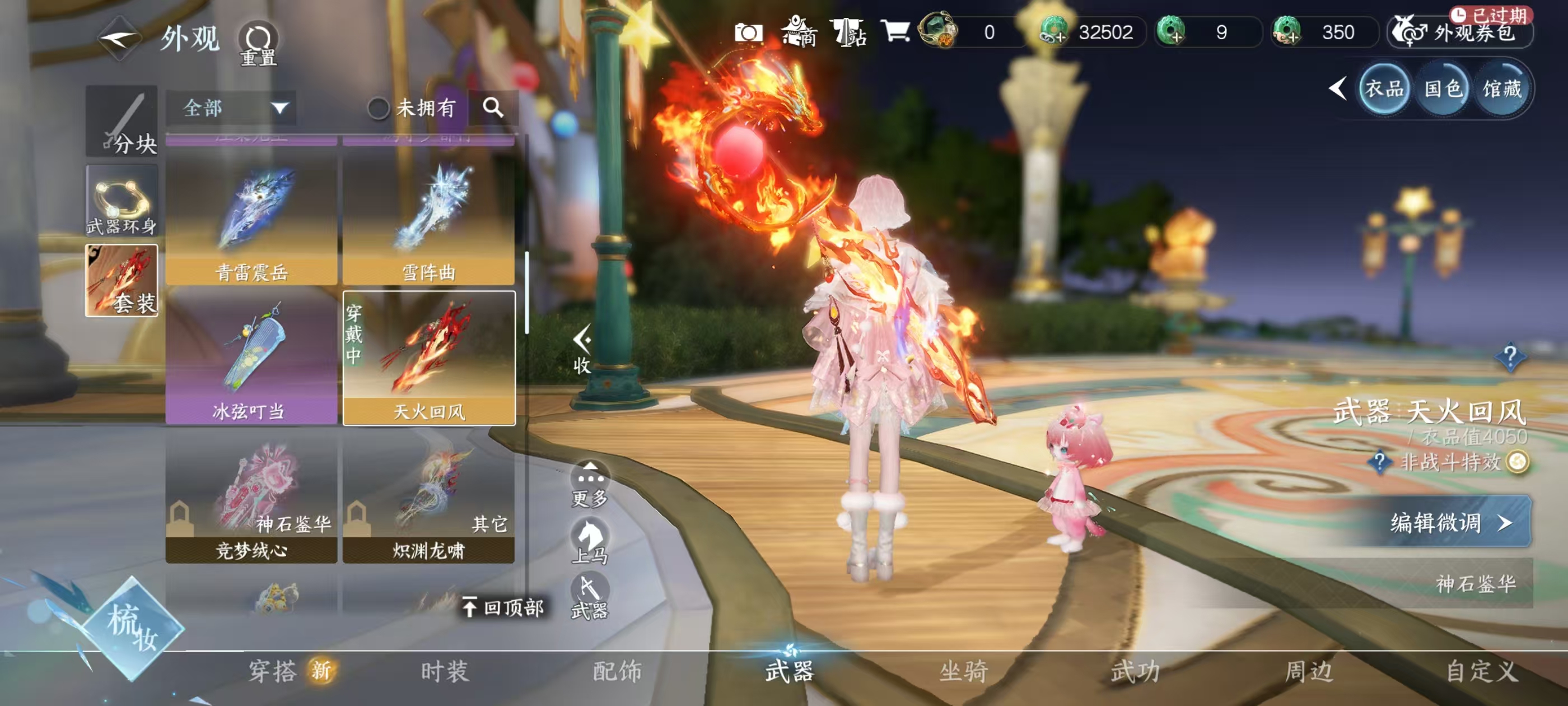Open the 坐骑 mount tab
Screen dimensions: 1568x706
tap(964, 671)
